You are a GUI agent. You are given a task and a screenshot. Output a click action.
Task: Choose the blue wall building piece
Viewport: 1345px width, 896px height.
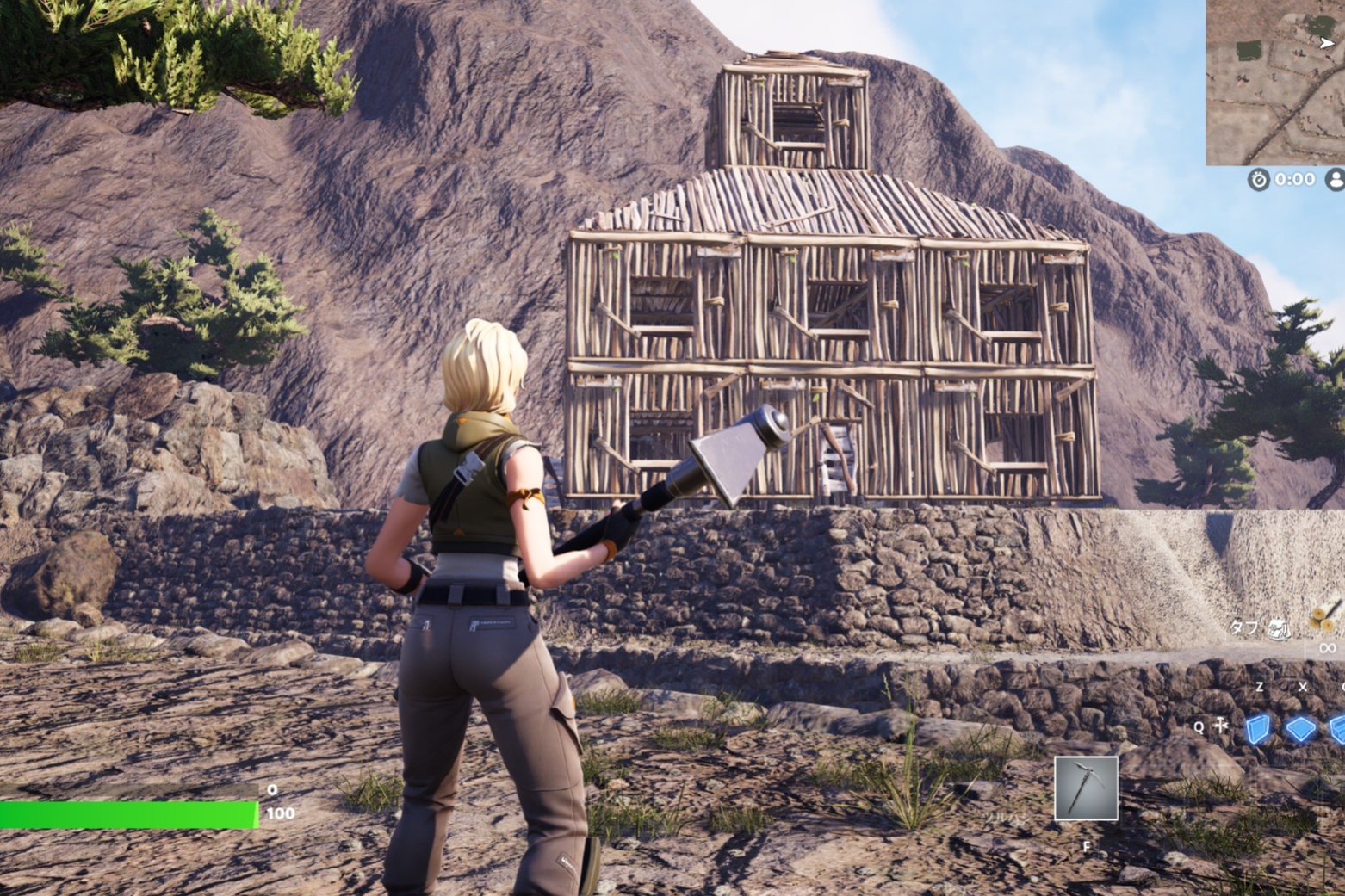point(1258,729)
